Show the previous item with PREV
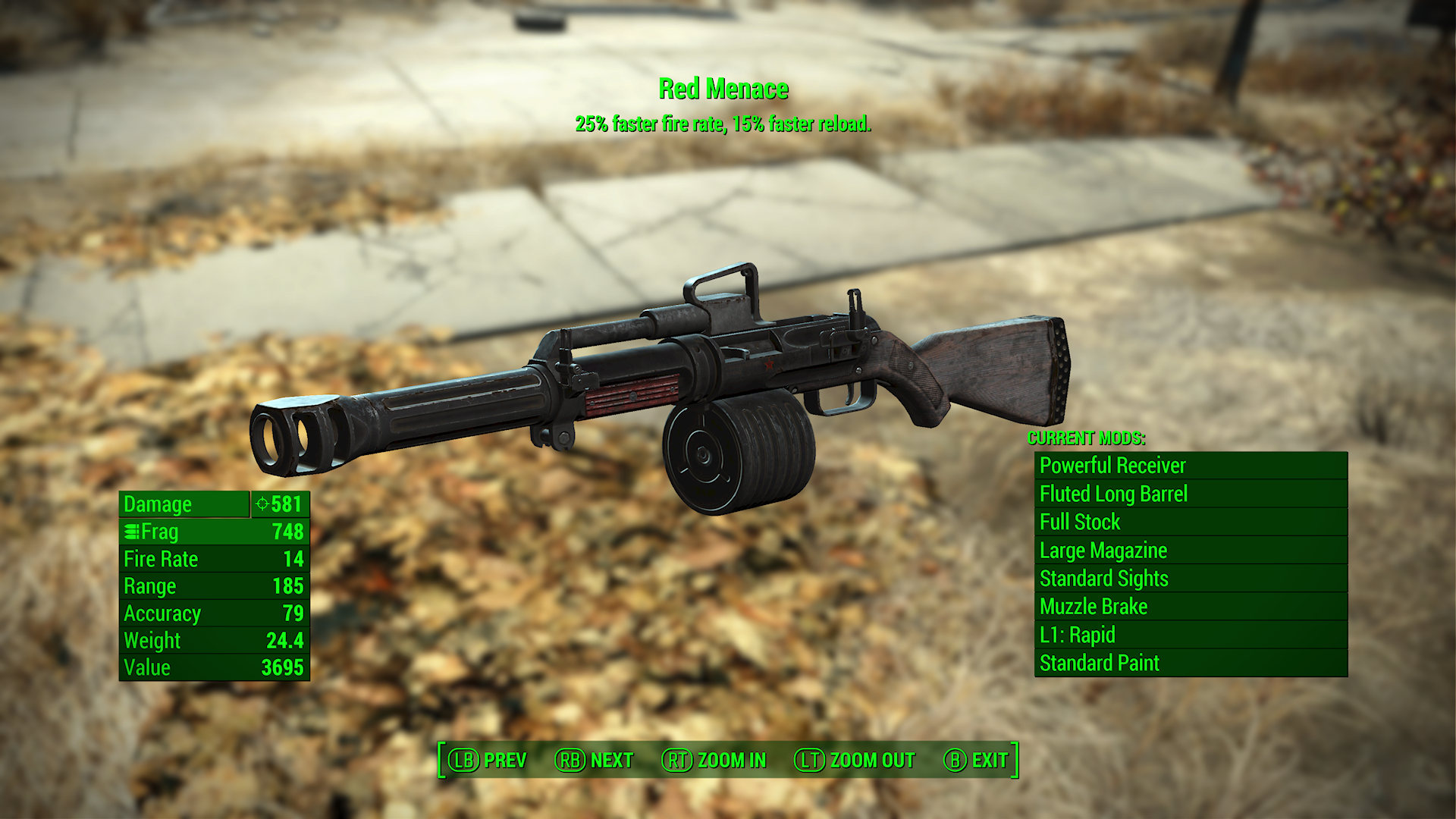Viewport: 1456px width, 819px height. (488, 760)
